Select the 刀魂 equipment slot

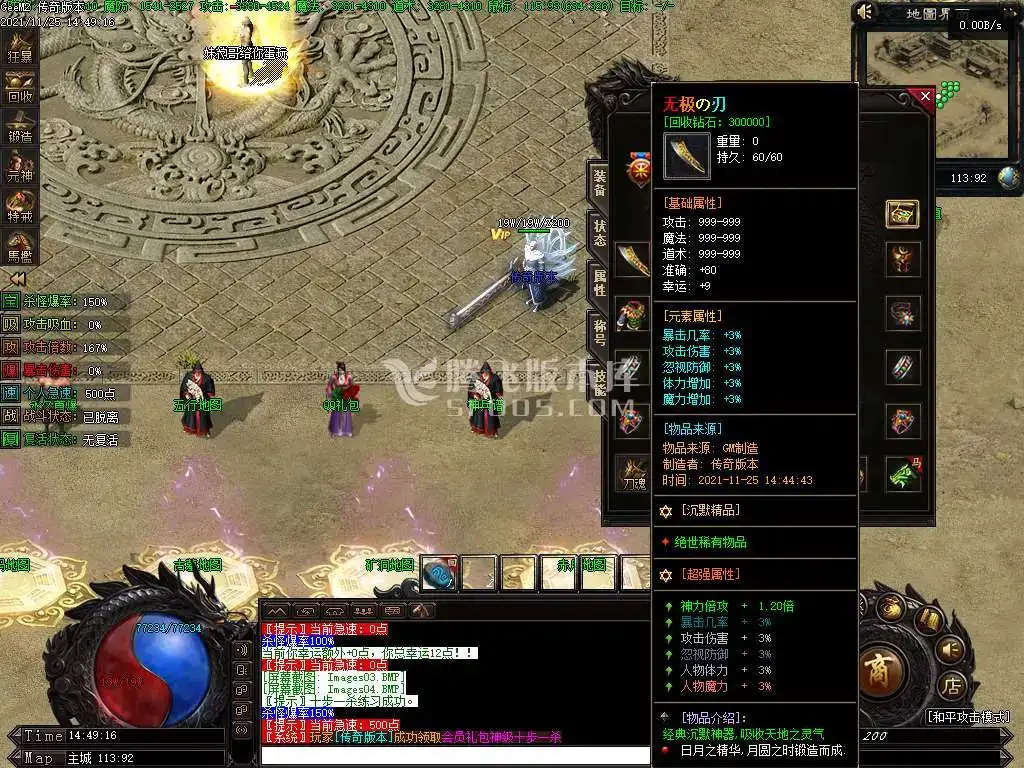click(x=631, y=470)
